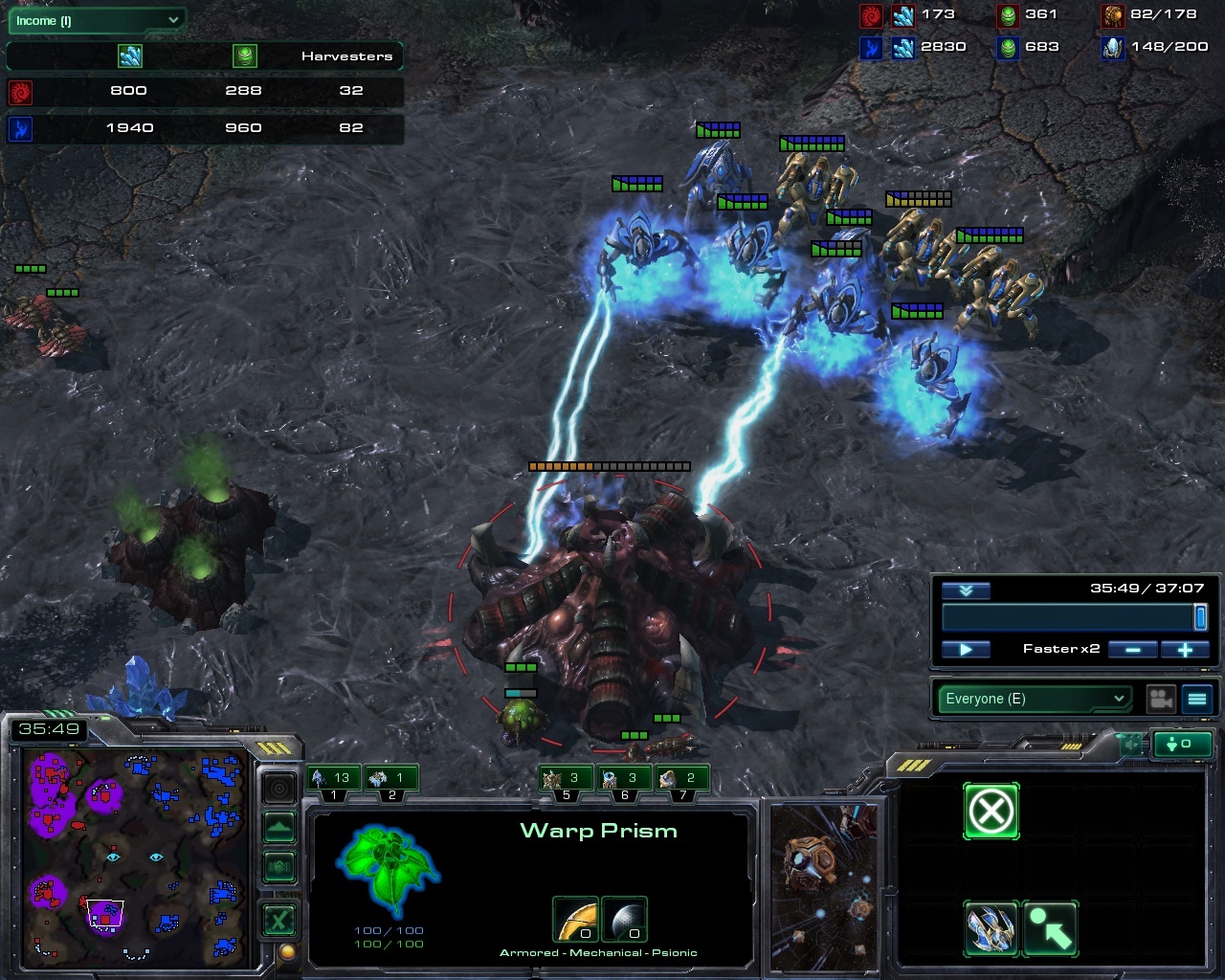Viewport: 1225px width, 980px height.
Task: Select the set rally point command
Action: click(1050, 928)
